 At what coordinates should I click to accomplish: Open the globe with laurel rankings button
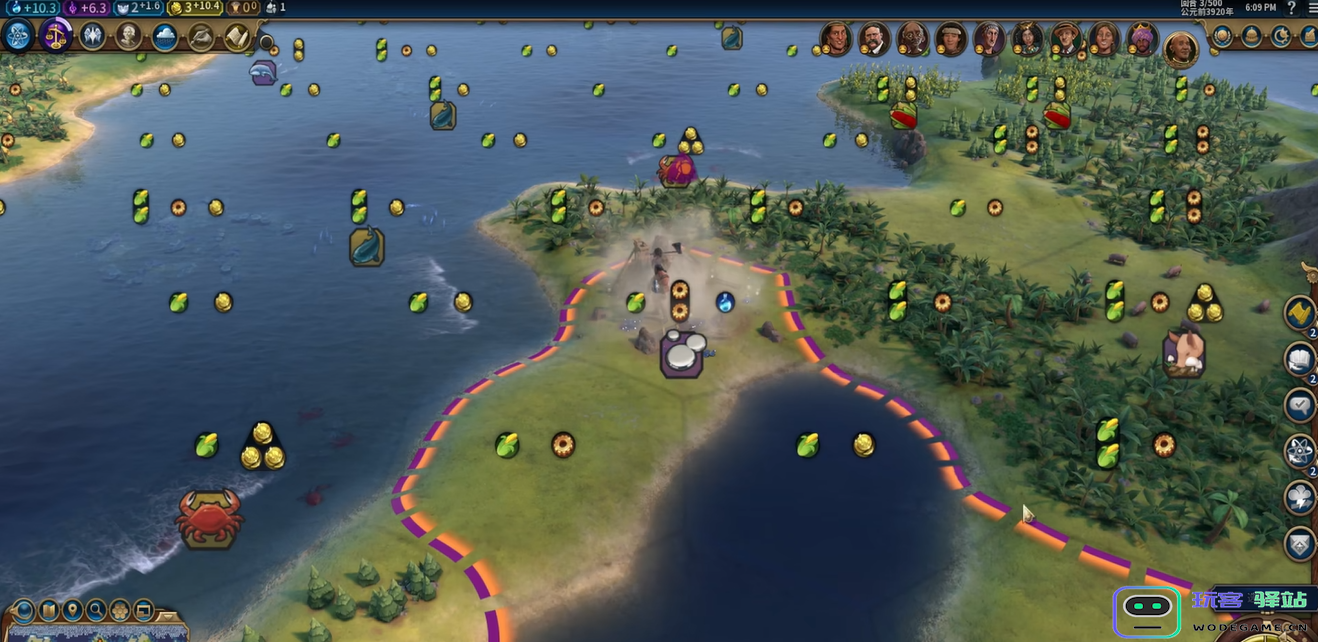[x=1222, y=37]
